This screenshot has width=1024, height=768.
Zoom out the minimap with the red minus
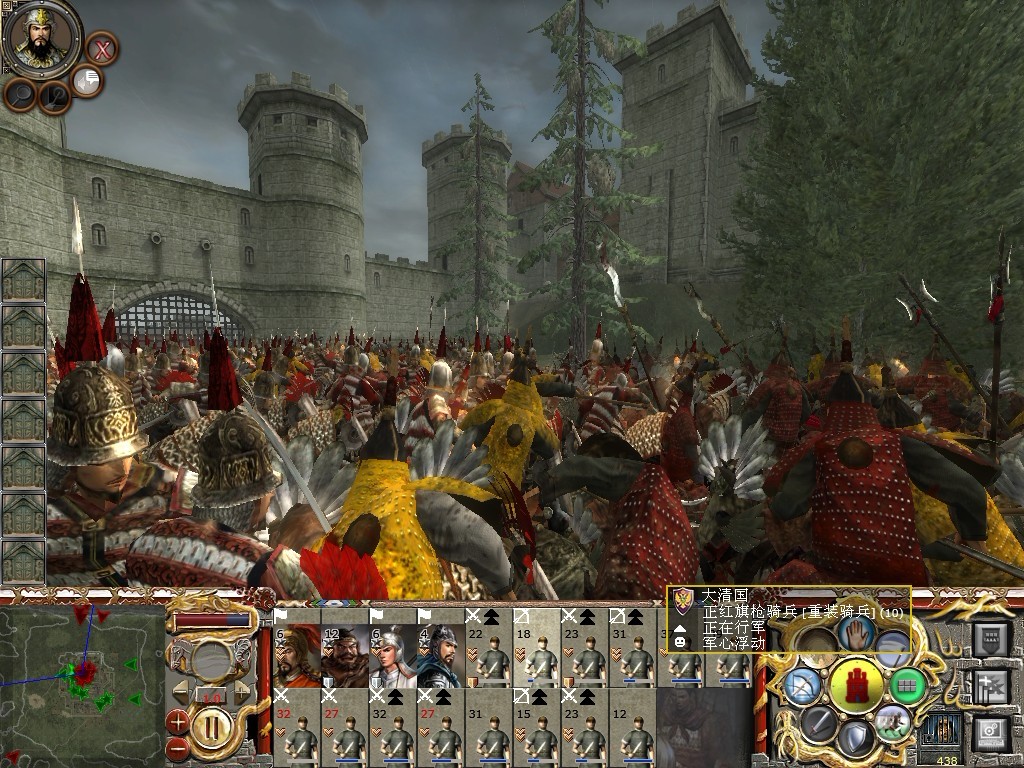[178, 747]
